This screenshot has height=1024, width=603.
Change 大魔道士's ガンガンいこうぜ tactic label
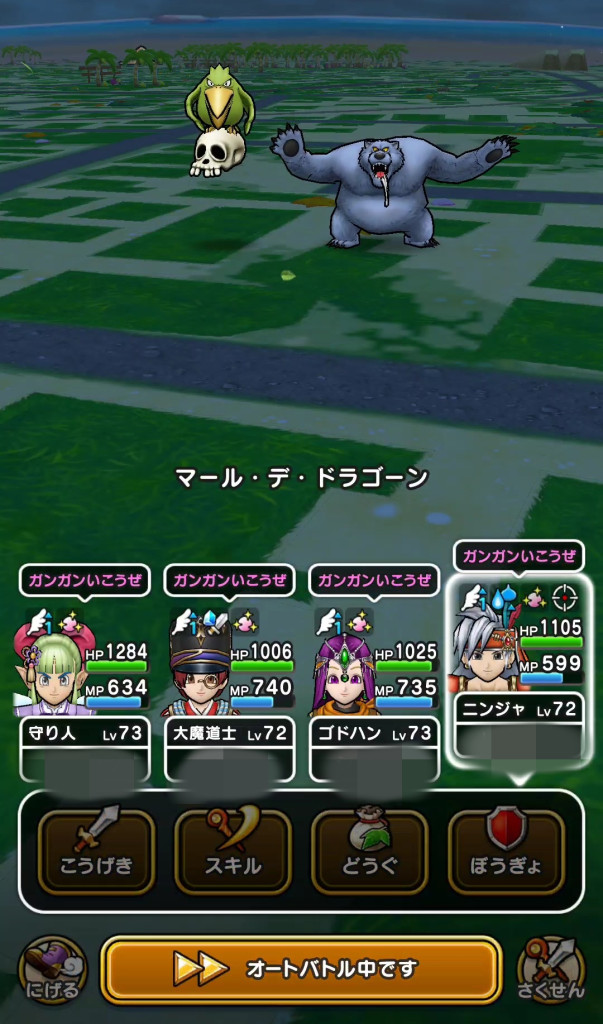tap(229, 580)
